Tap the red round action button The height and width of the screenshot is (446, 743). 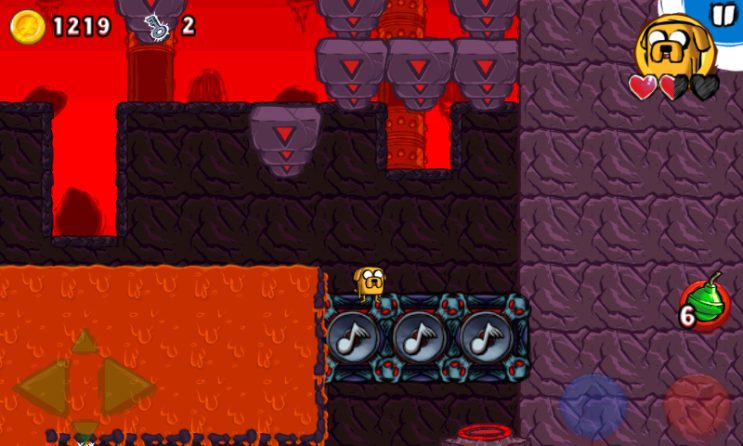697,405
